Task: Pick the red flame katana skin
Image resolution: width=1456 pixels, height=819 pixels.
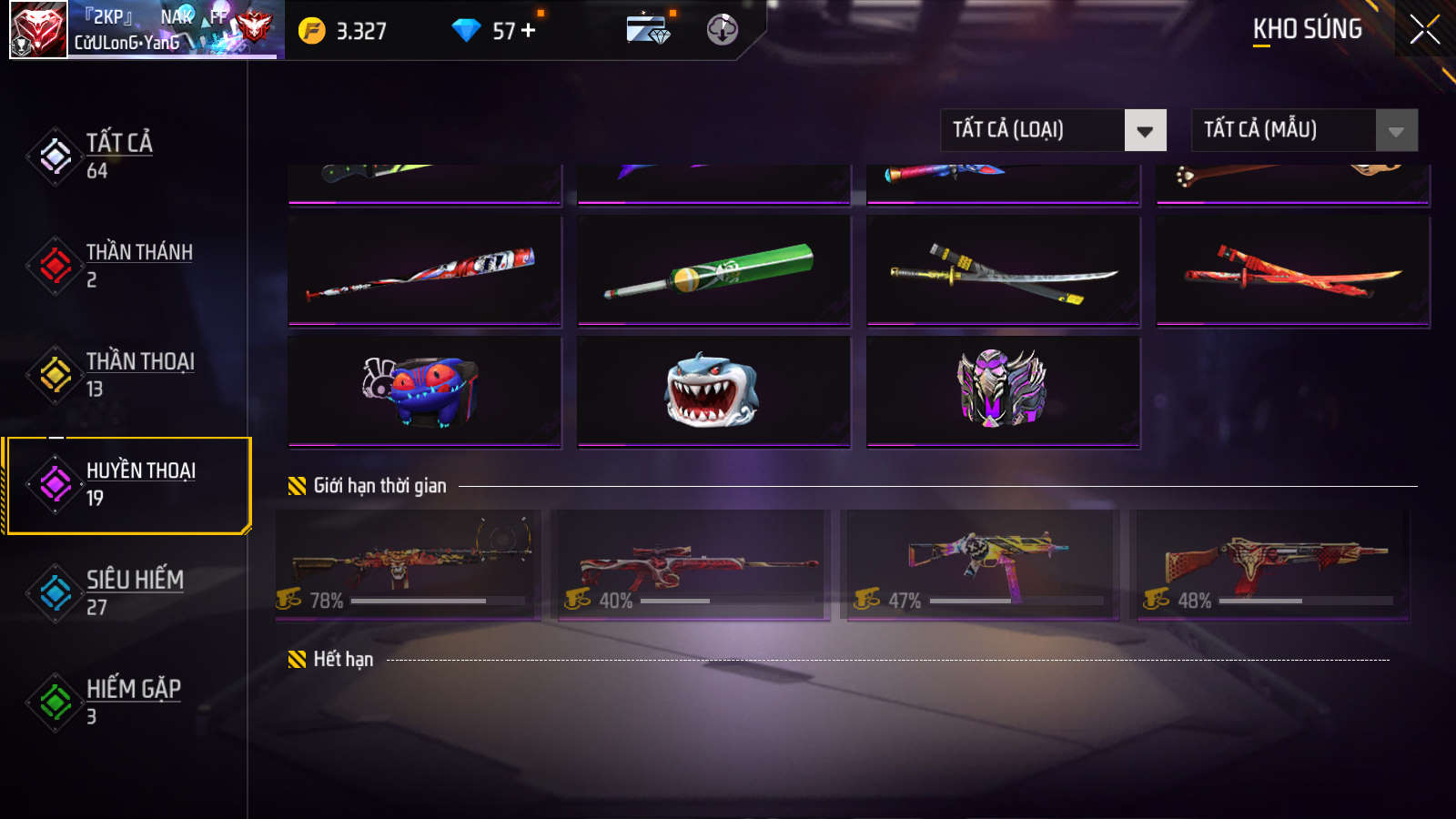Action: (x=1292, y=270)
